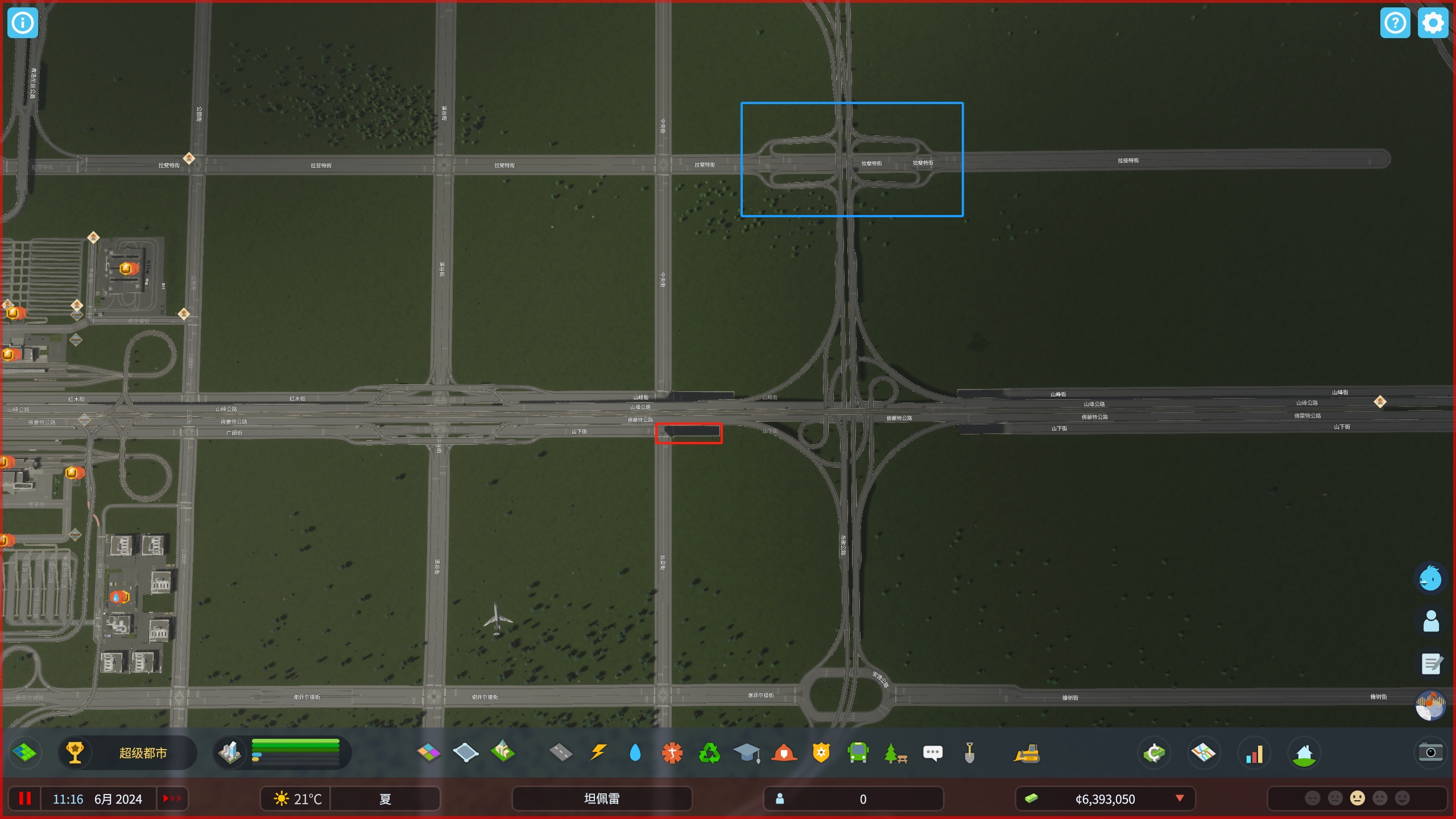
Task: Open the game Settings menu
Action: coord(1433,23)
